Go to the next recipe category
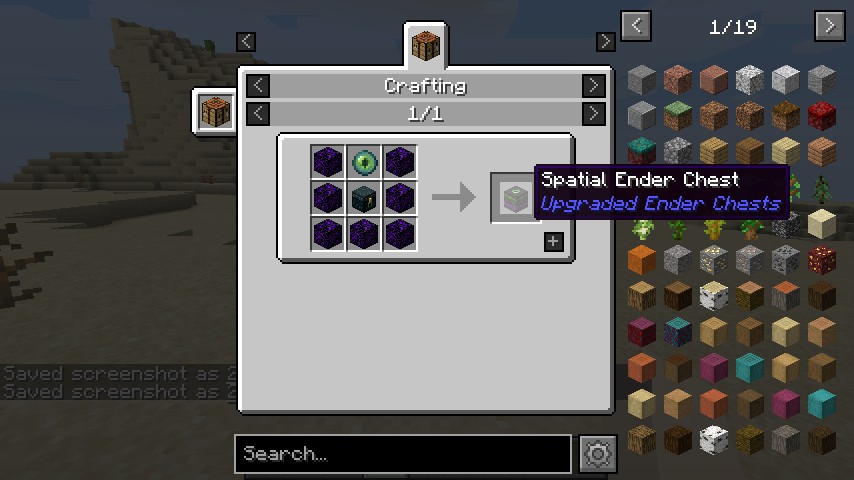Viewport: 854px width, 480px height. coord(593,86)
